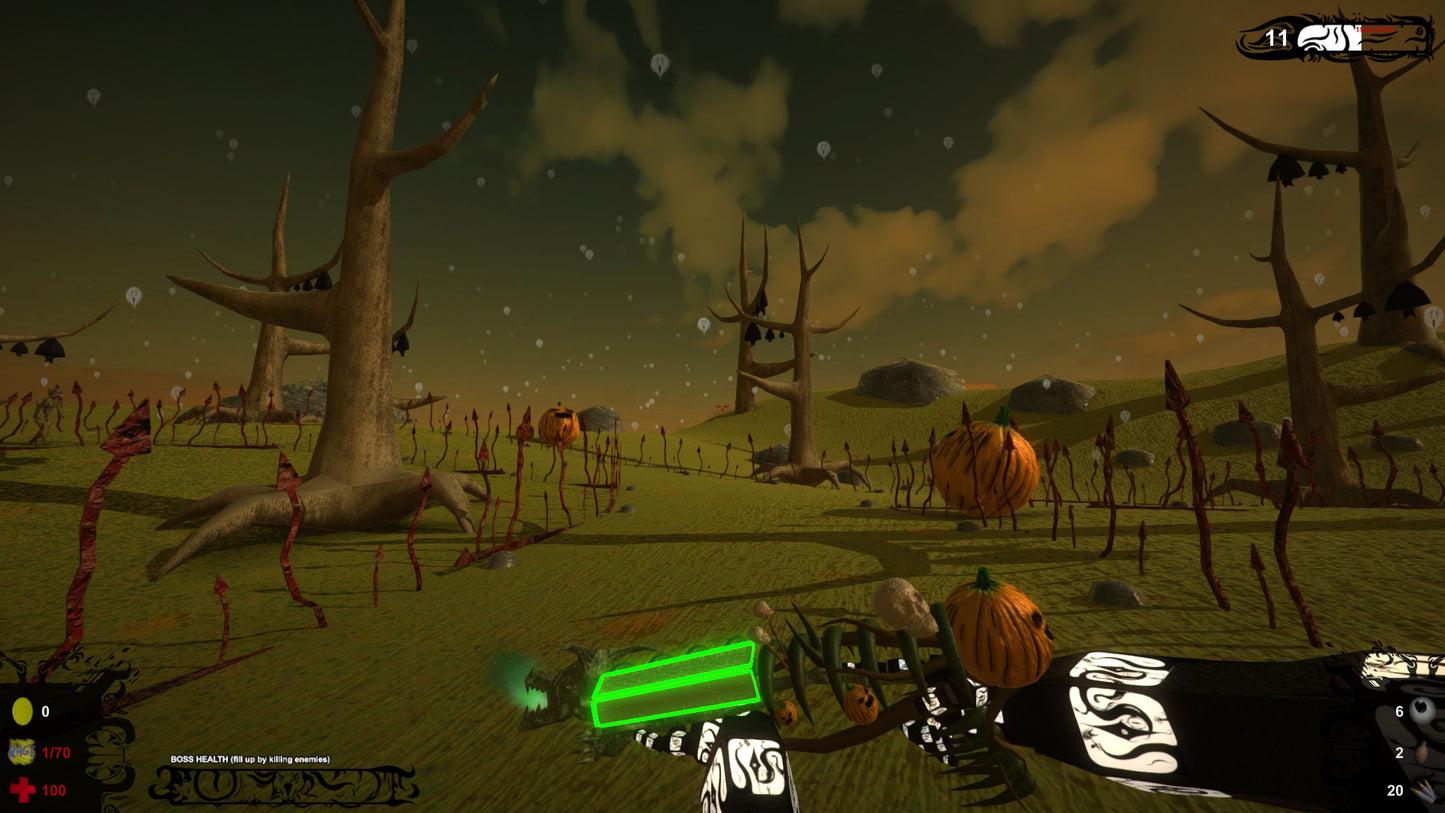Click the claw ammo icon next to 20
This screenshot has width=1445, height=813.
click(x=1424, y=788)
